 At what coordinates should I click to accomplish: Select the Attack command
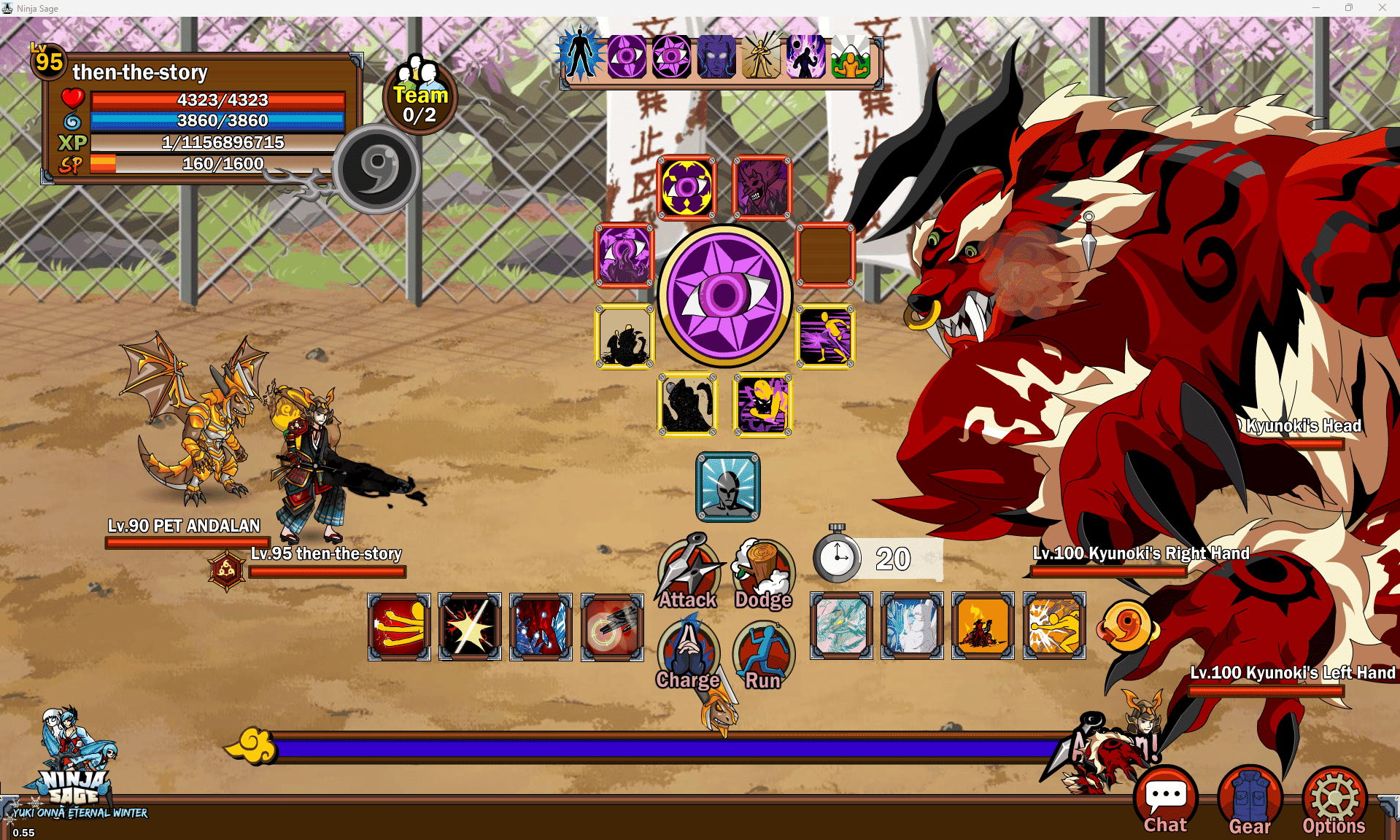tap(688, 574)
